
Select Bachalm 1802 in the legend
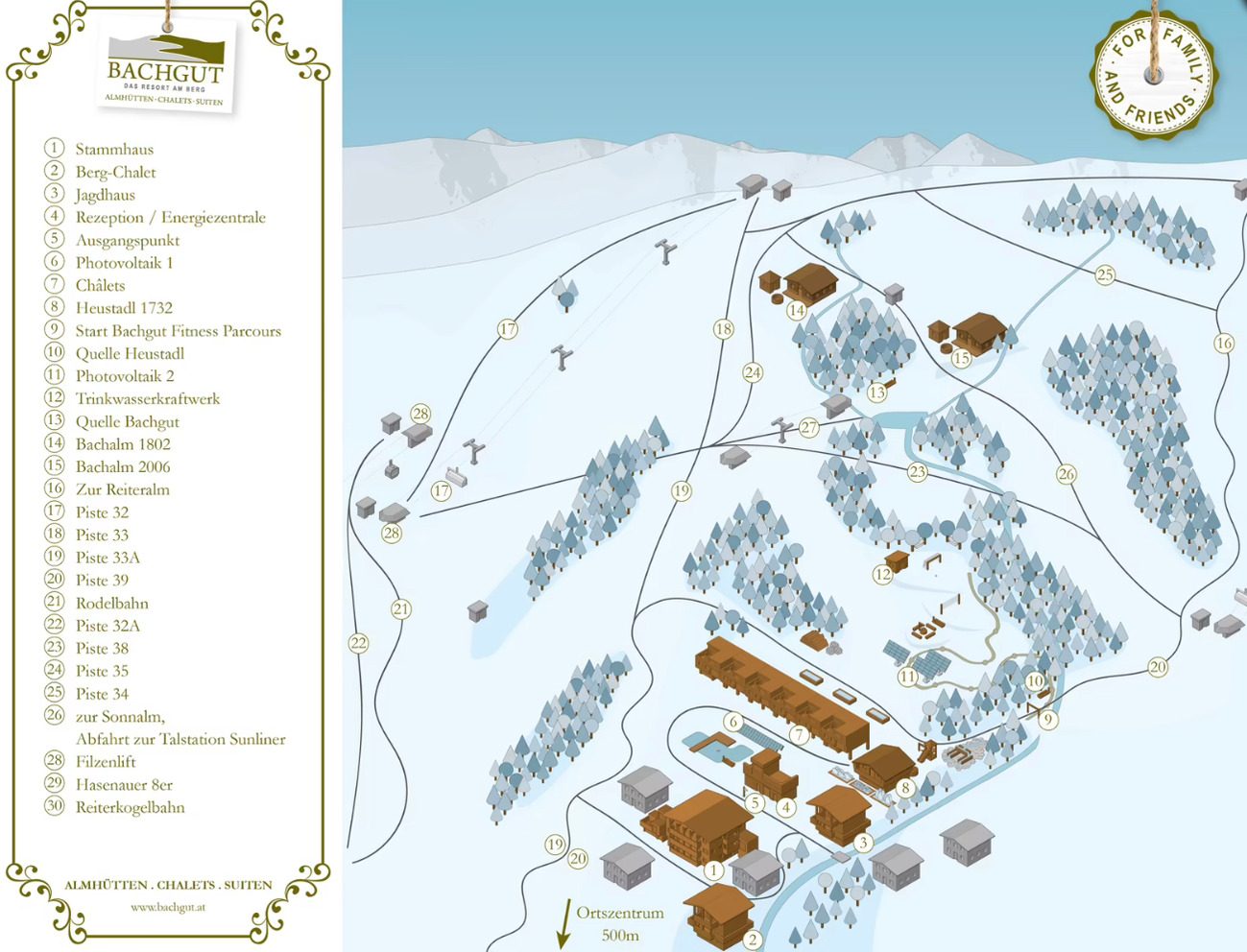coord(123,444)
